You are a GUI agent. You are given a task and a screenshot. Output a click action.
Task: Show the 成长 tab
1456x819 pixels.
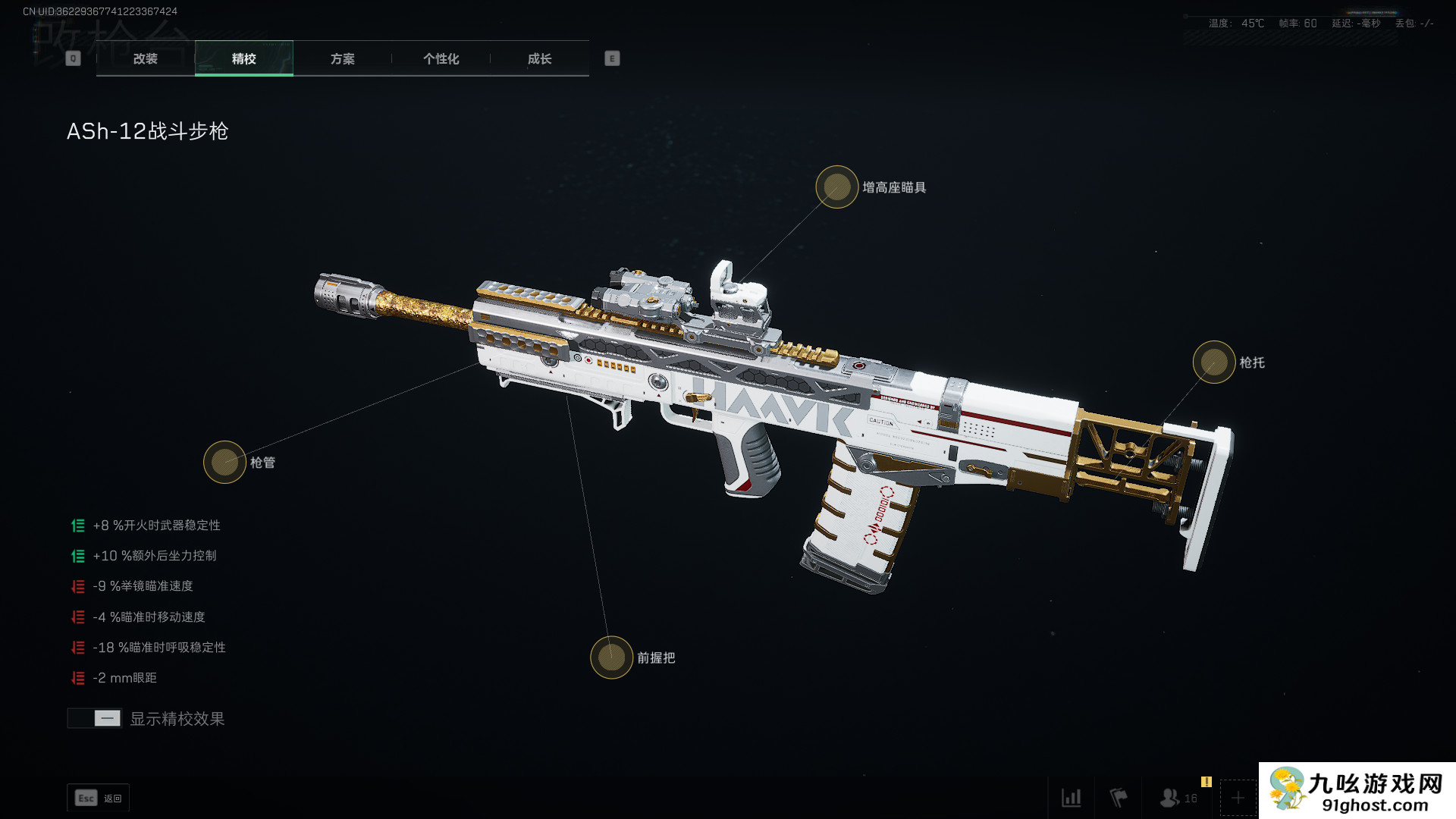[x=540, y=58]
